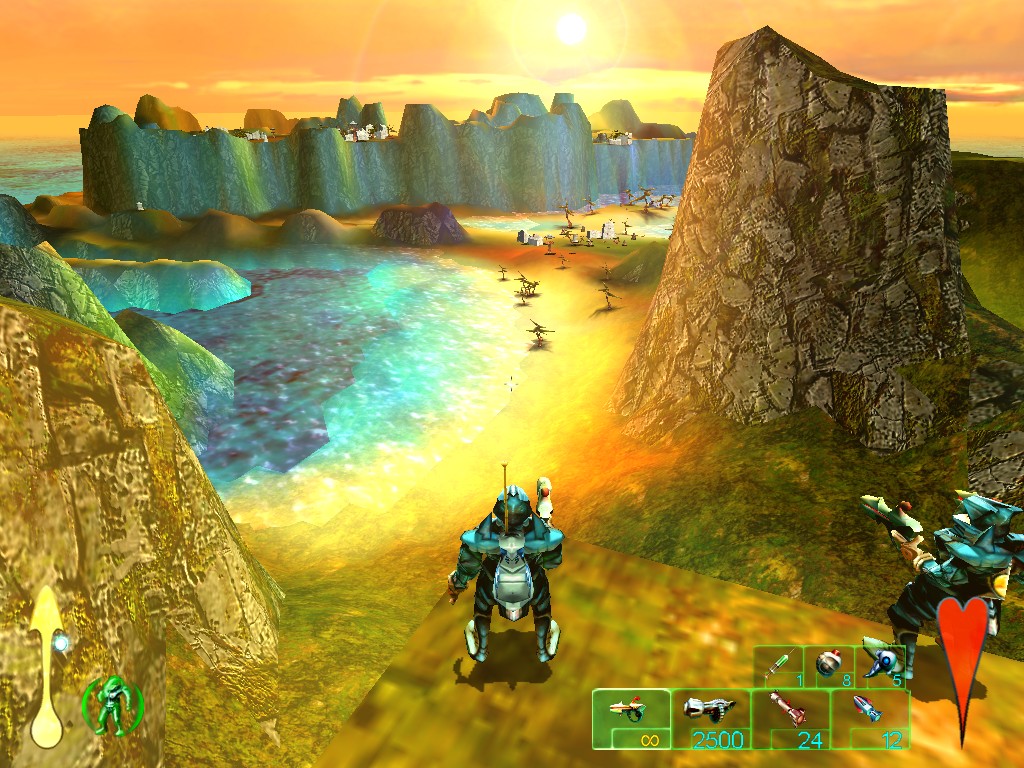Equip the blue missile weapon slot
The image size is (1024, 768).
(869, 718)
